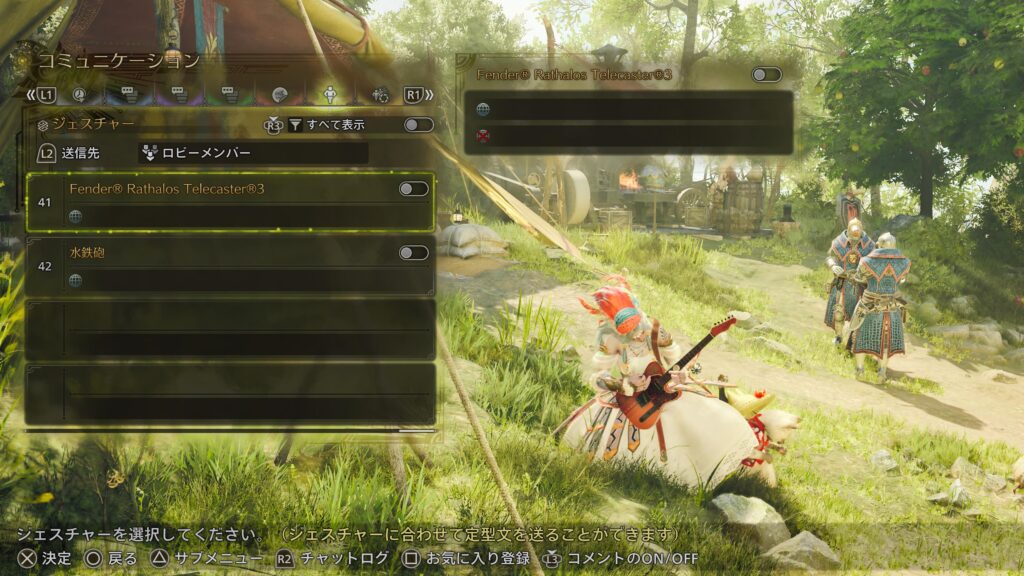The height and width of the screenshot is (576, 1024).
Task: Open the sticker tab
Action: 280,95
